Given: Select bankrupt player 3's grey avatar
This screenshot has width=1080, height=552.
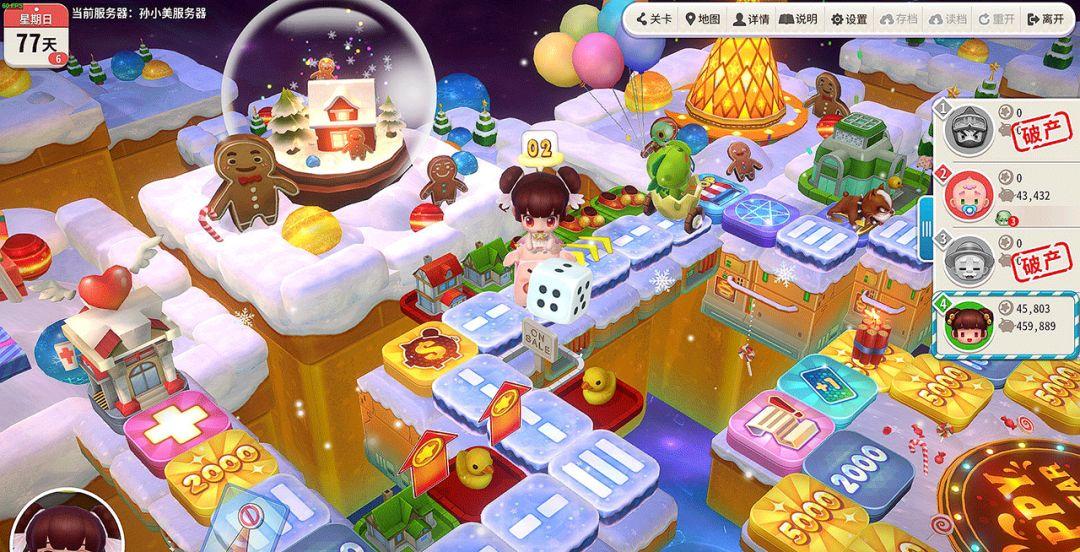Looking at the screenshot, I should pyautogui.click(x=968, y=260).
